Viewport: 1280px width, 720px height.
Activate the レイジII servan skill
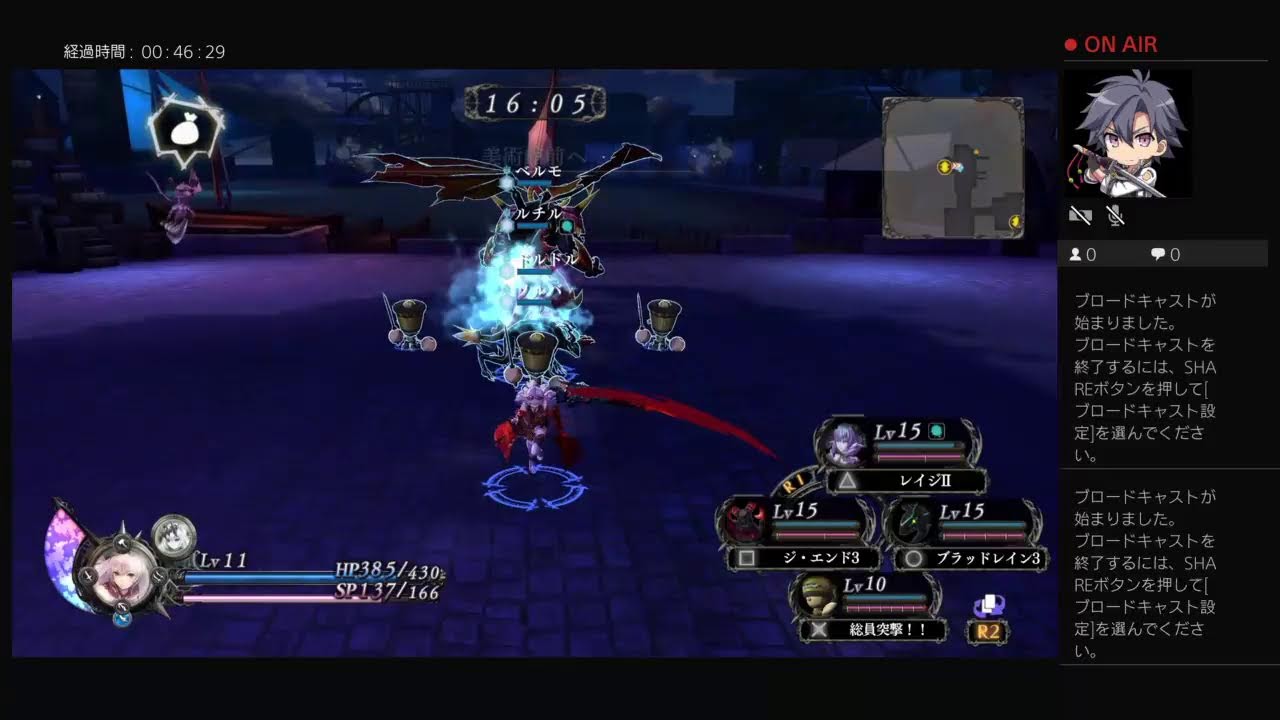click(907, 481)
